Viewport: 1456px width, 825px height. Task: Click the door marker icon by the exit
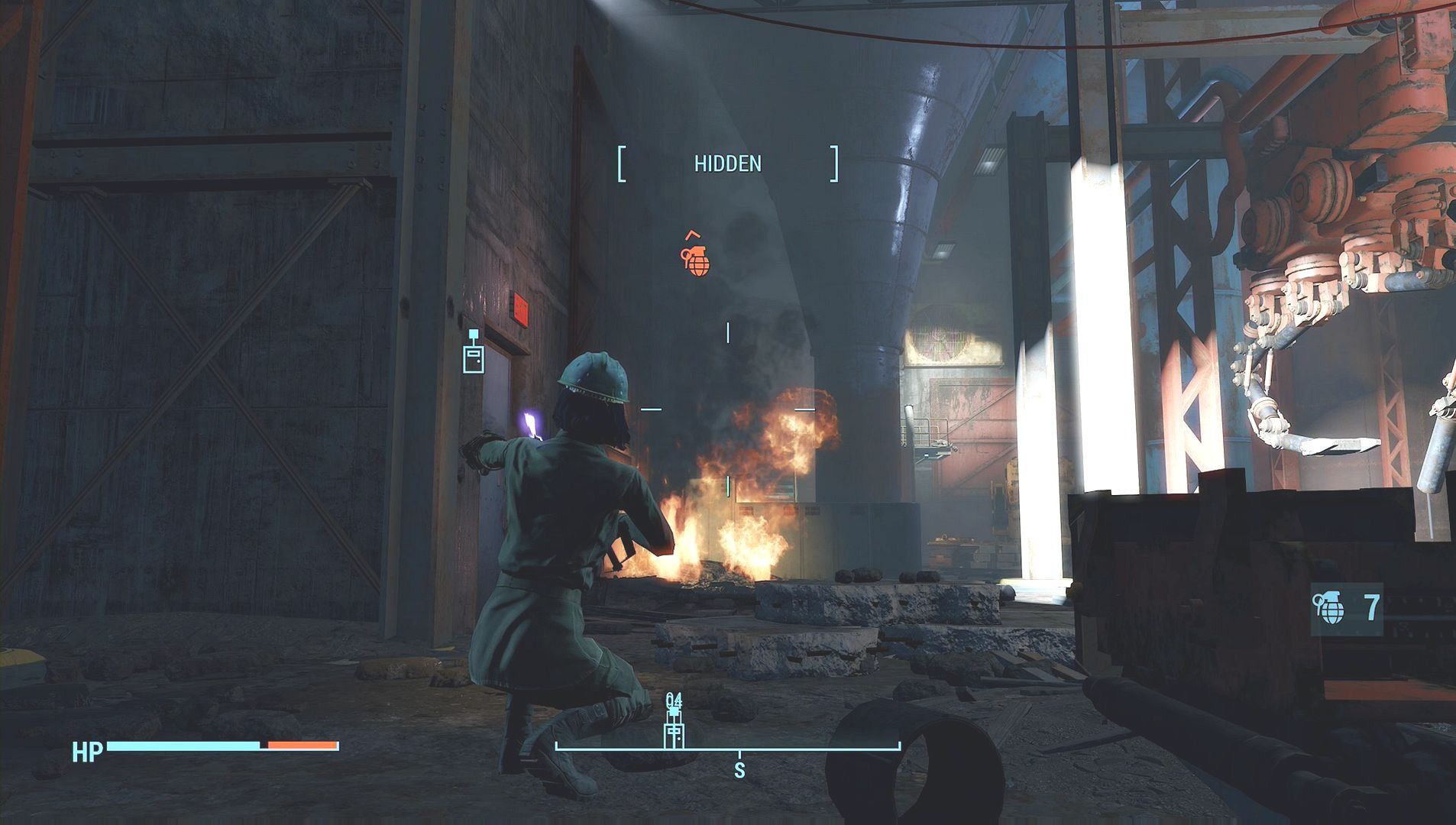474,356
